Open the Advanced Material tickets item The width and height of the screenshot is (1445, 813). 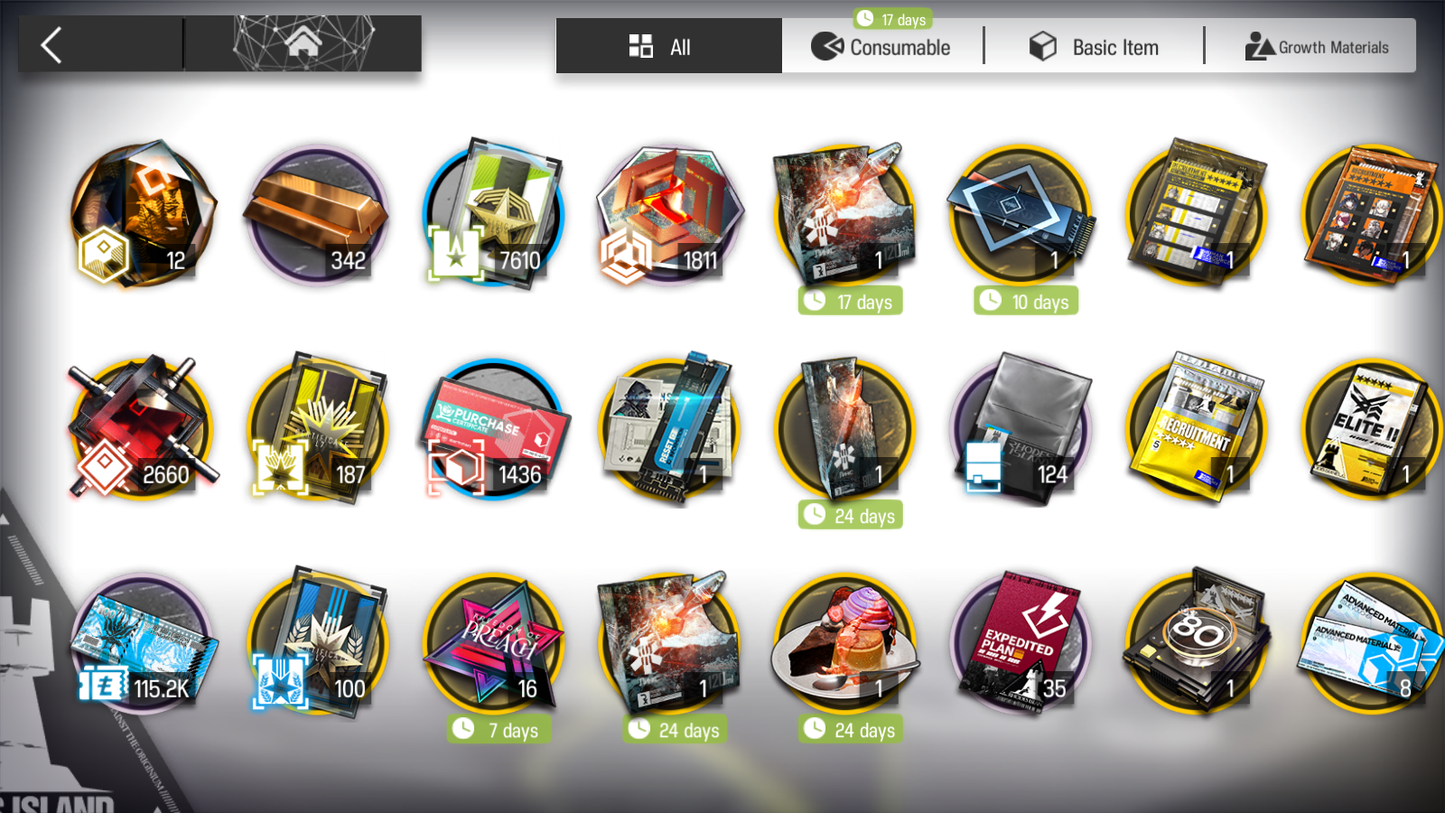click(1372, 643)
